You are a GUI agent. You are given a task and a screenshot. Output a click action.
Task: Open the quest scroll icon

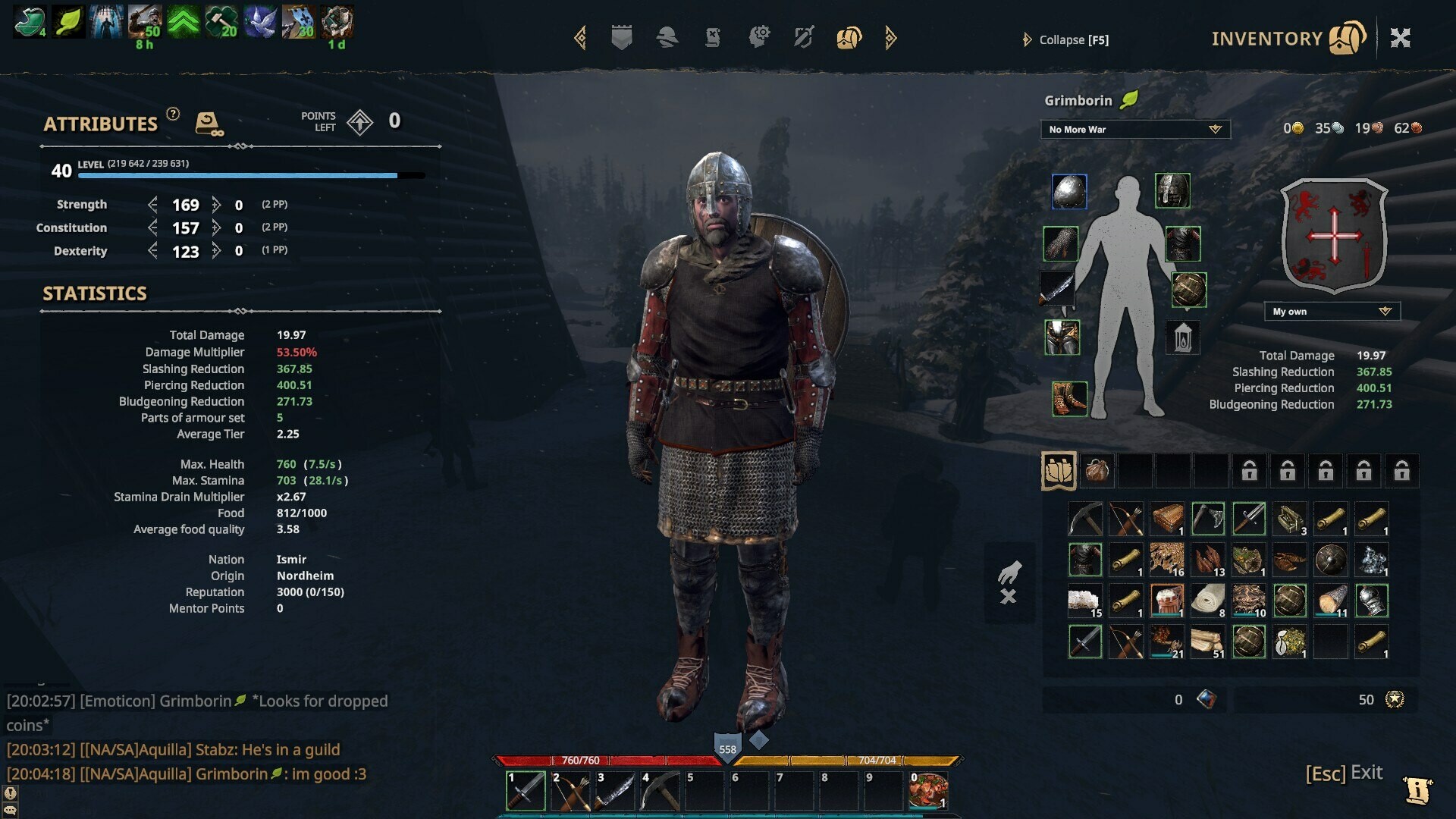pos(713,37)
